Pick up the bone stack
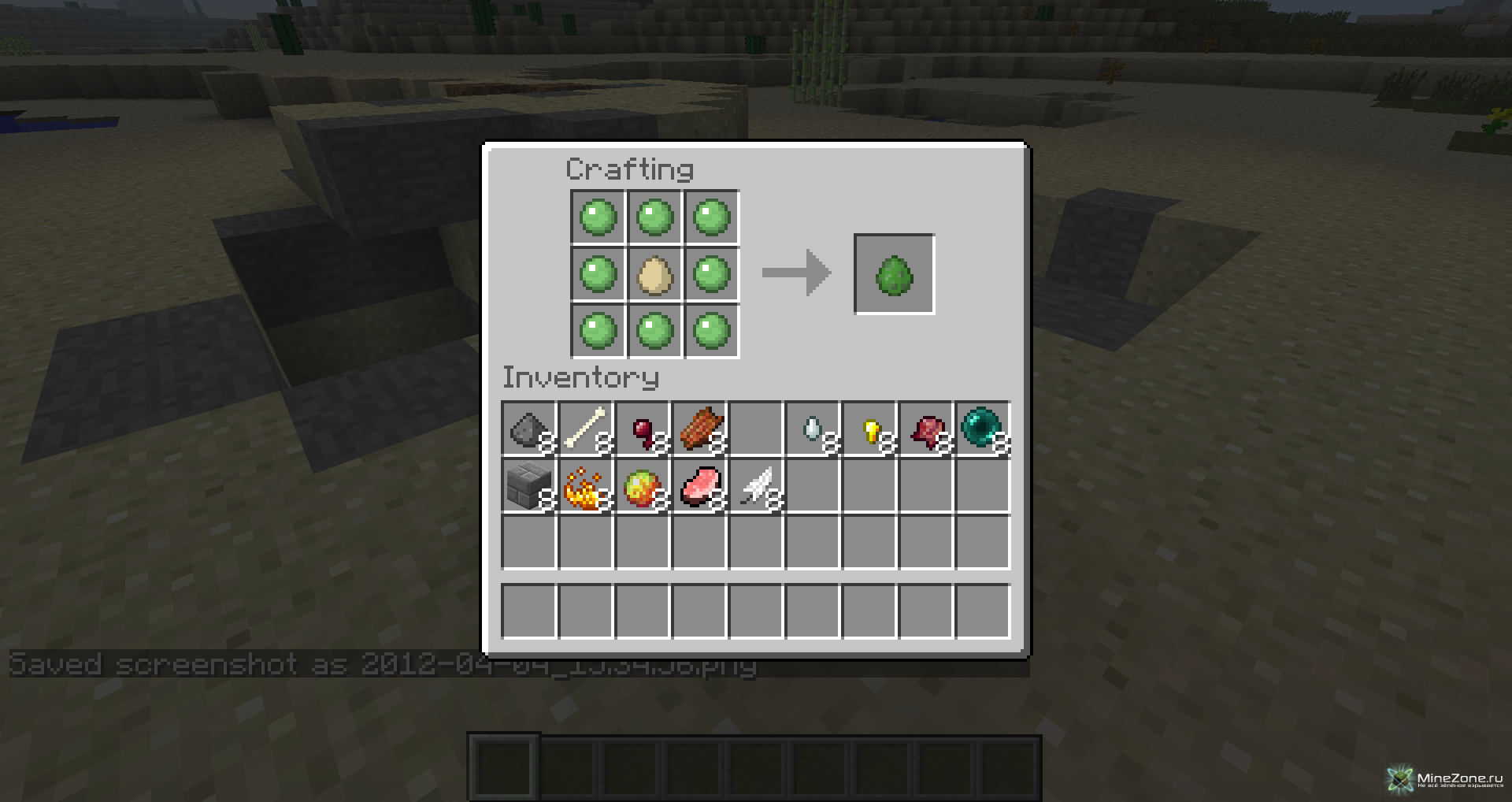Viewport: 1512px width, 802px height. click(x=586, y=429)
